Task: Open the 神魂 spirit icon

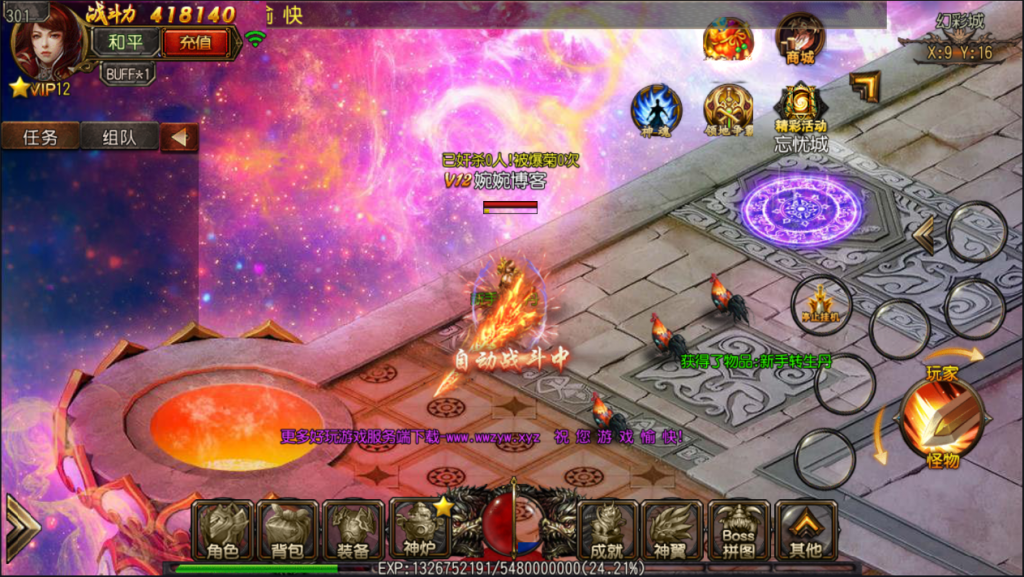Action: coord(656,109)
